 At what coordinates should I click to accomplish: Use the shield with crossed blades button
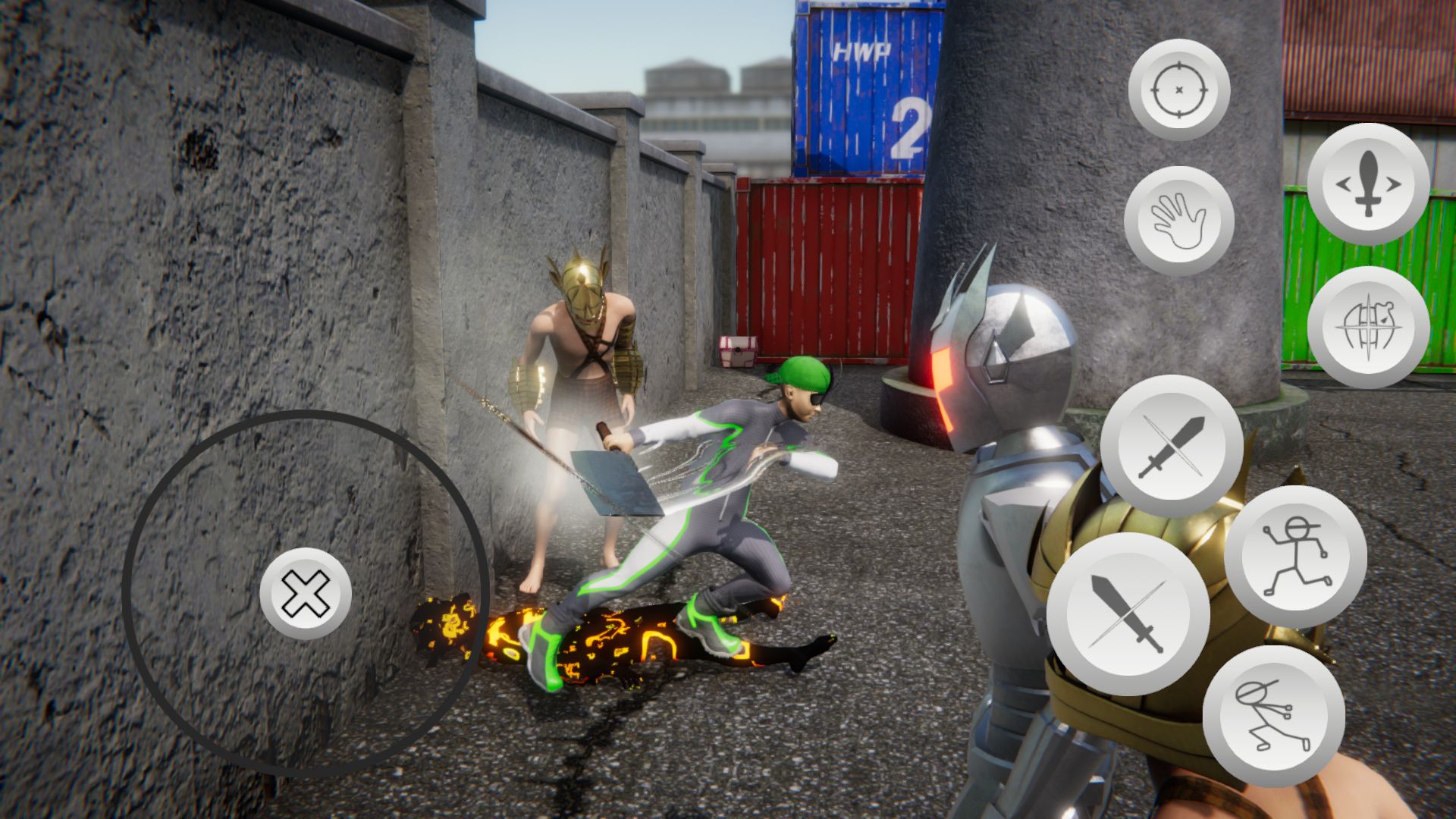(1368, 328)
